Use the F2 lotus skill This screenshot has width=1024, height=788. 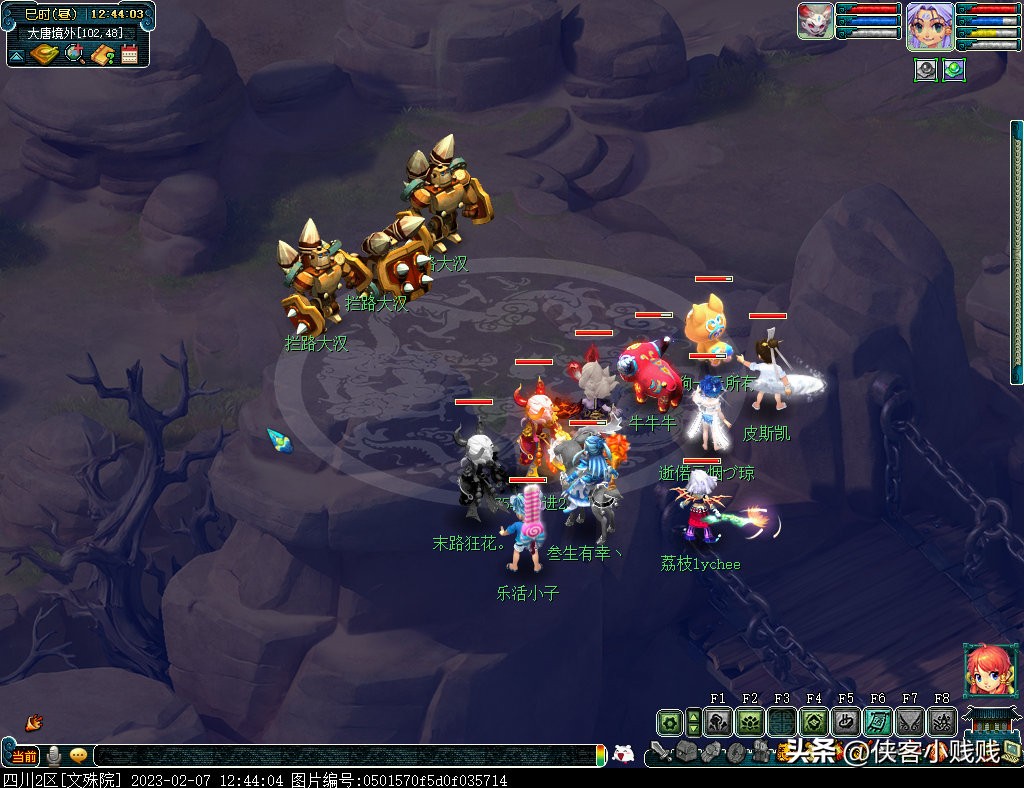tap(749, 722)
